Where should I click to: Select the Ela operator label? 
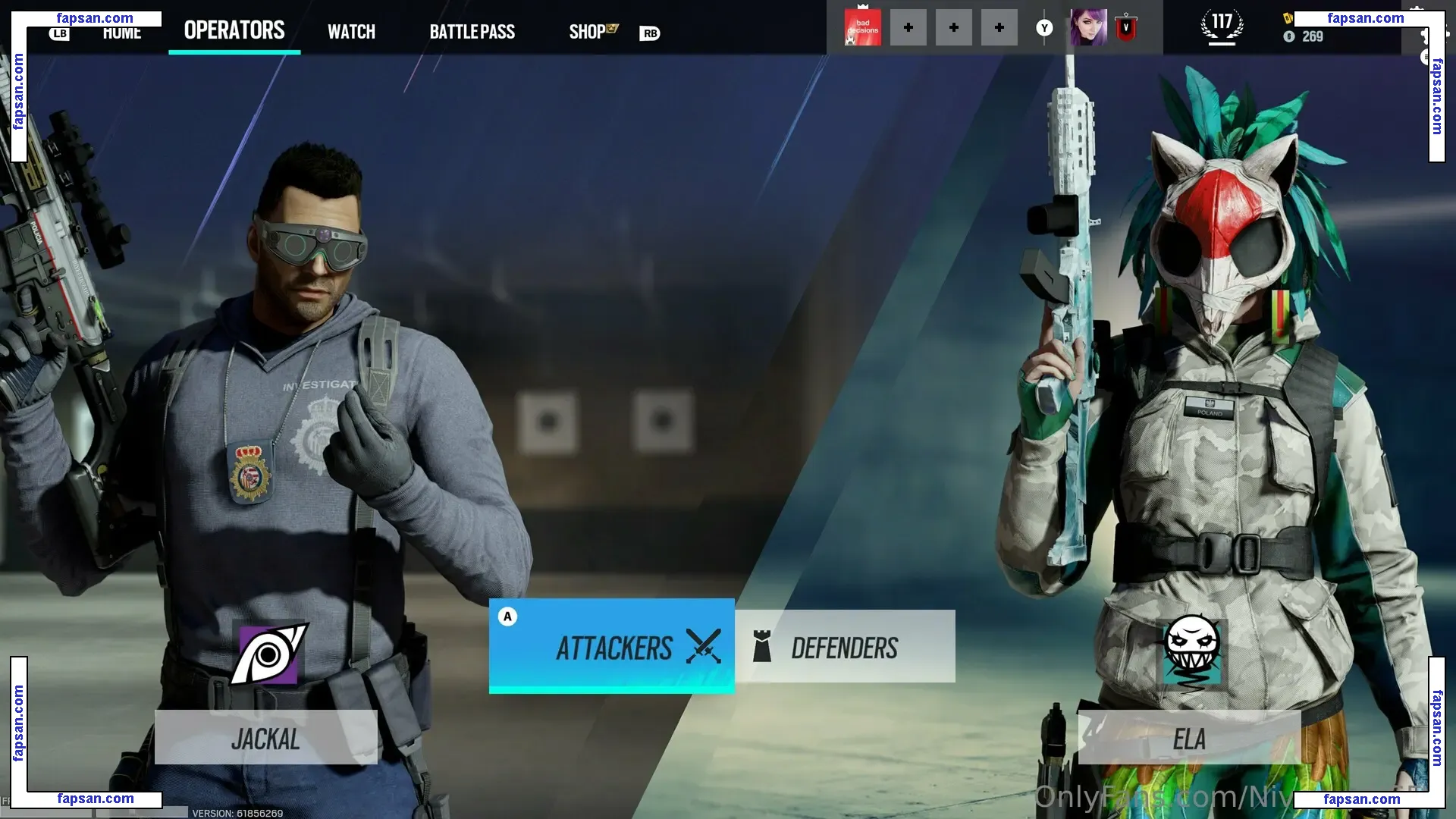pyautogui.click(x=1188, y=738)
